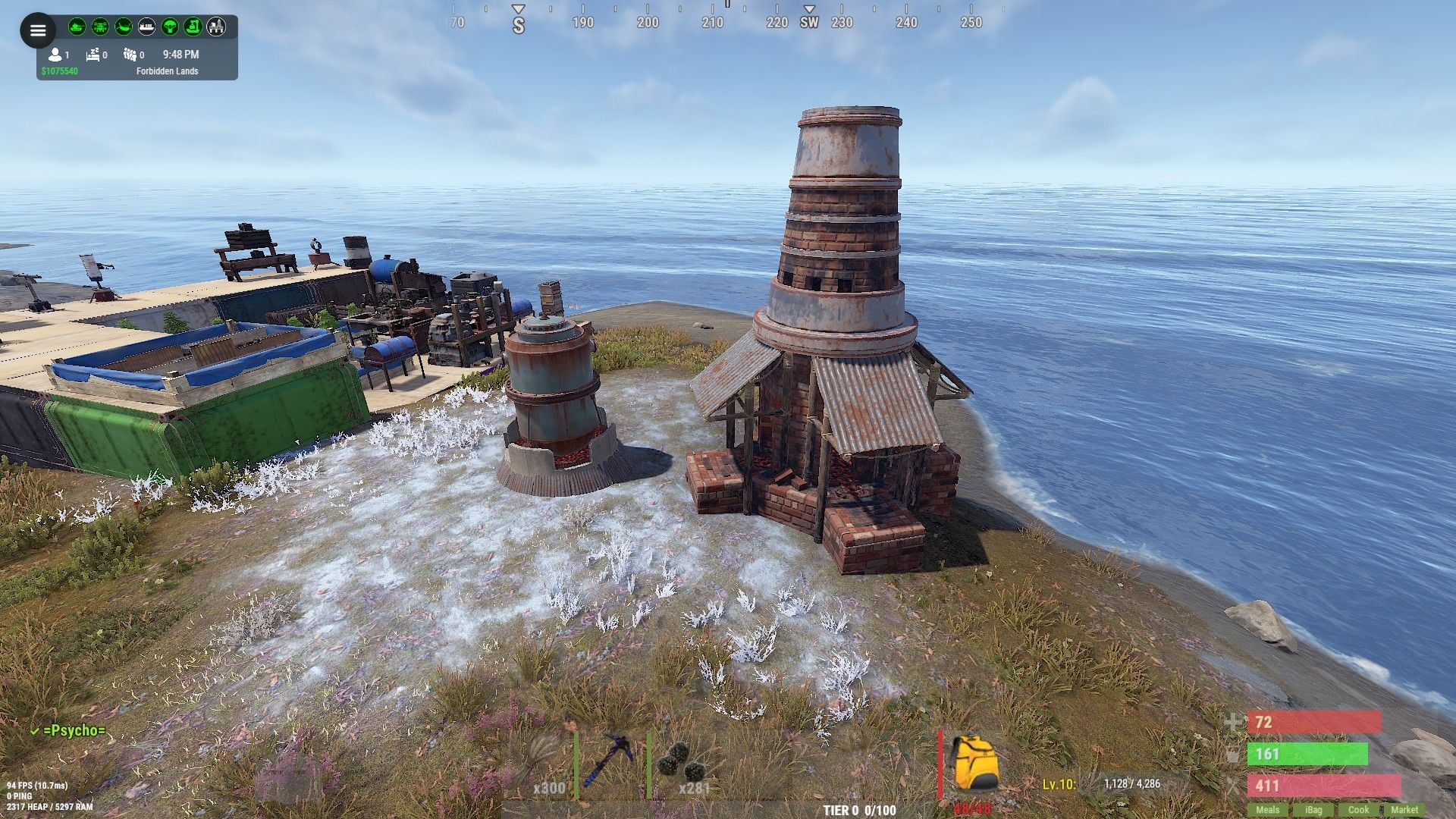Select the plant fiber x300 hotbar slot
1456x819 pixels.
(540, 764)
